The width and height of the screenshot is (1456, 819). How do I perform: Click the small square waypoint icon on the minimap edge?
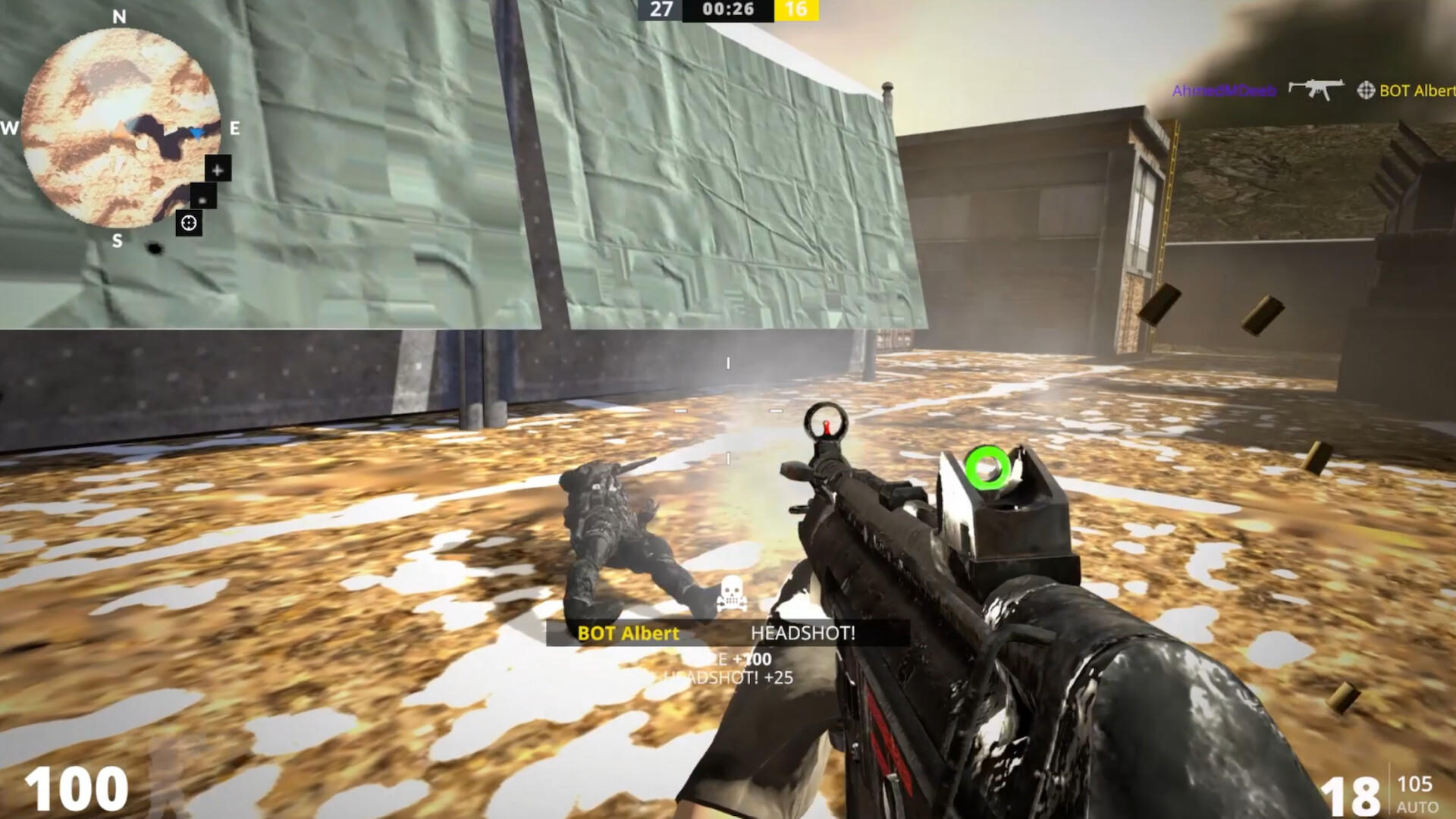202,196
